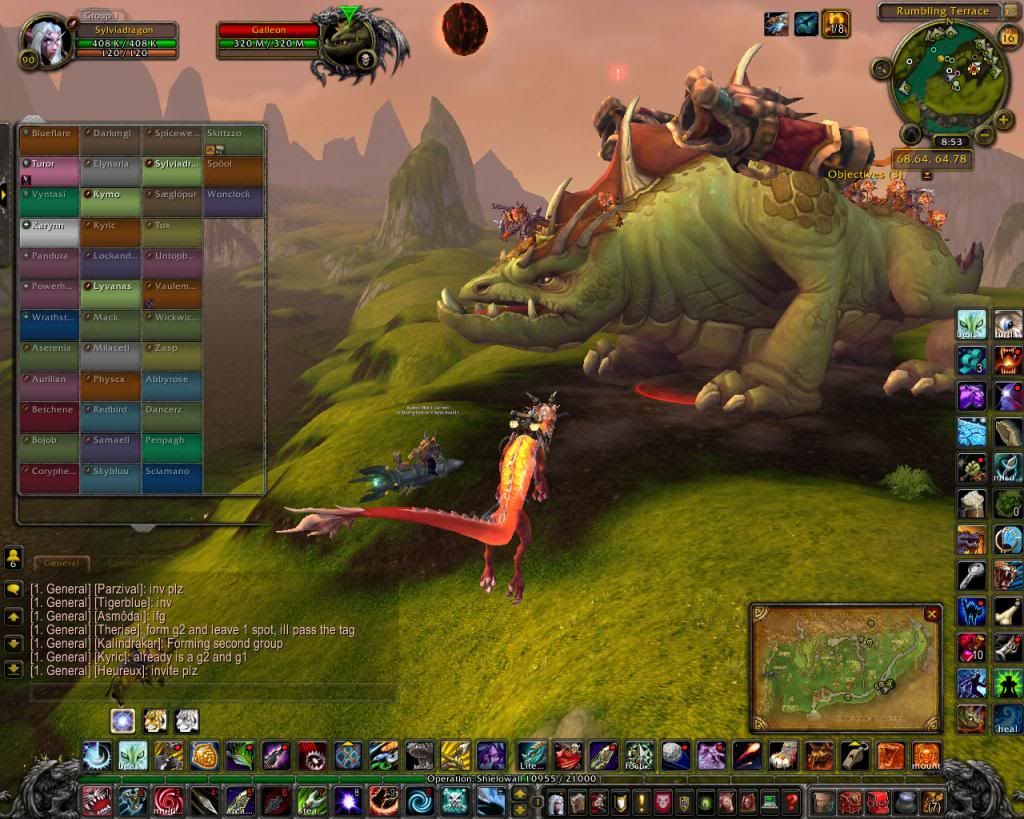The image size is (1024, 819).
Task: Use the red potion stack of 10
Action: click(x=971, y=648)
